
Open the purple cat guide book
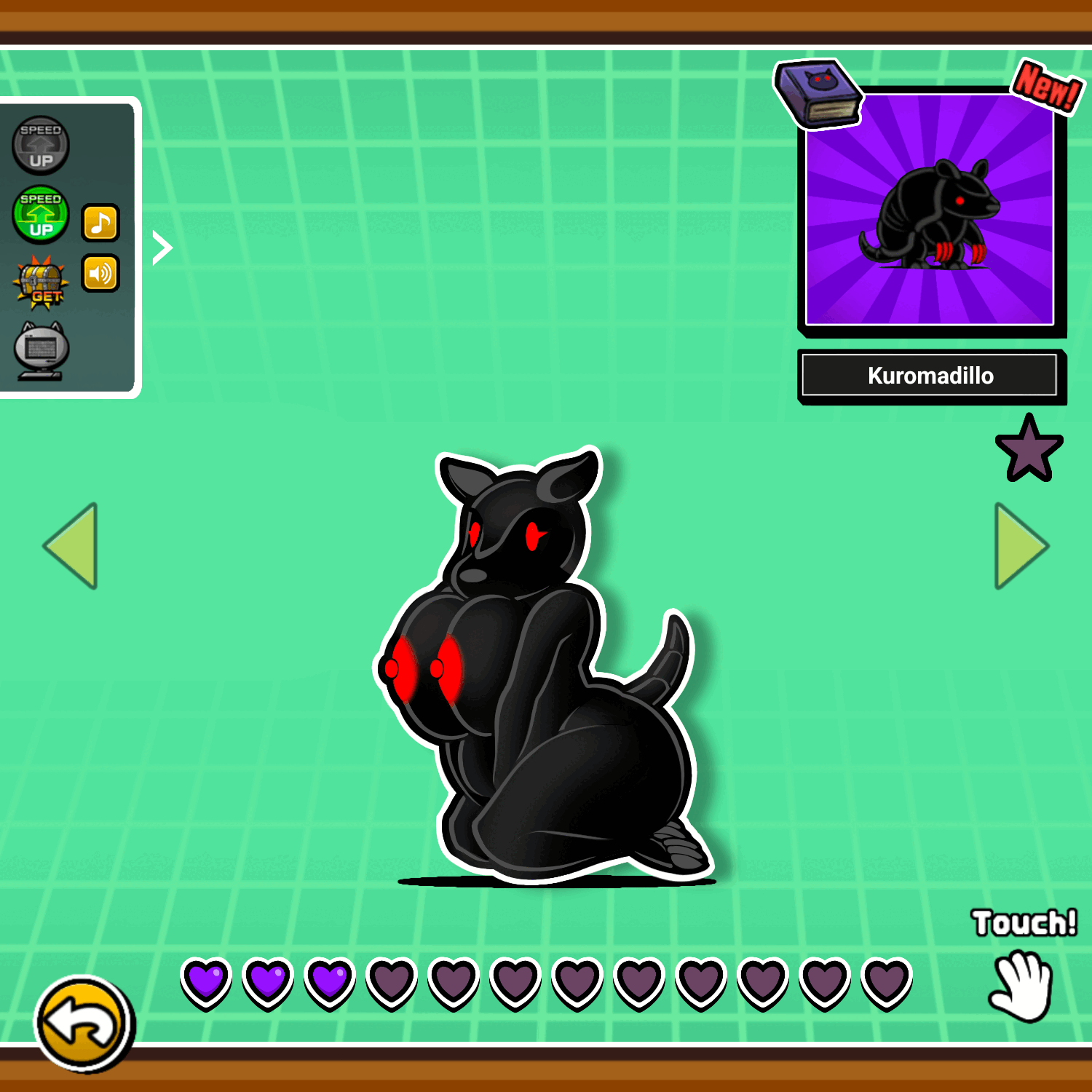pos(817,93)
